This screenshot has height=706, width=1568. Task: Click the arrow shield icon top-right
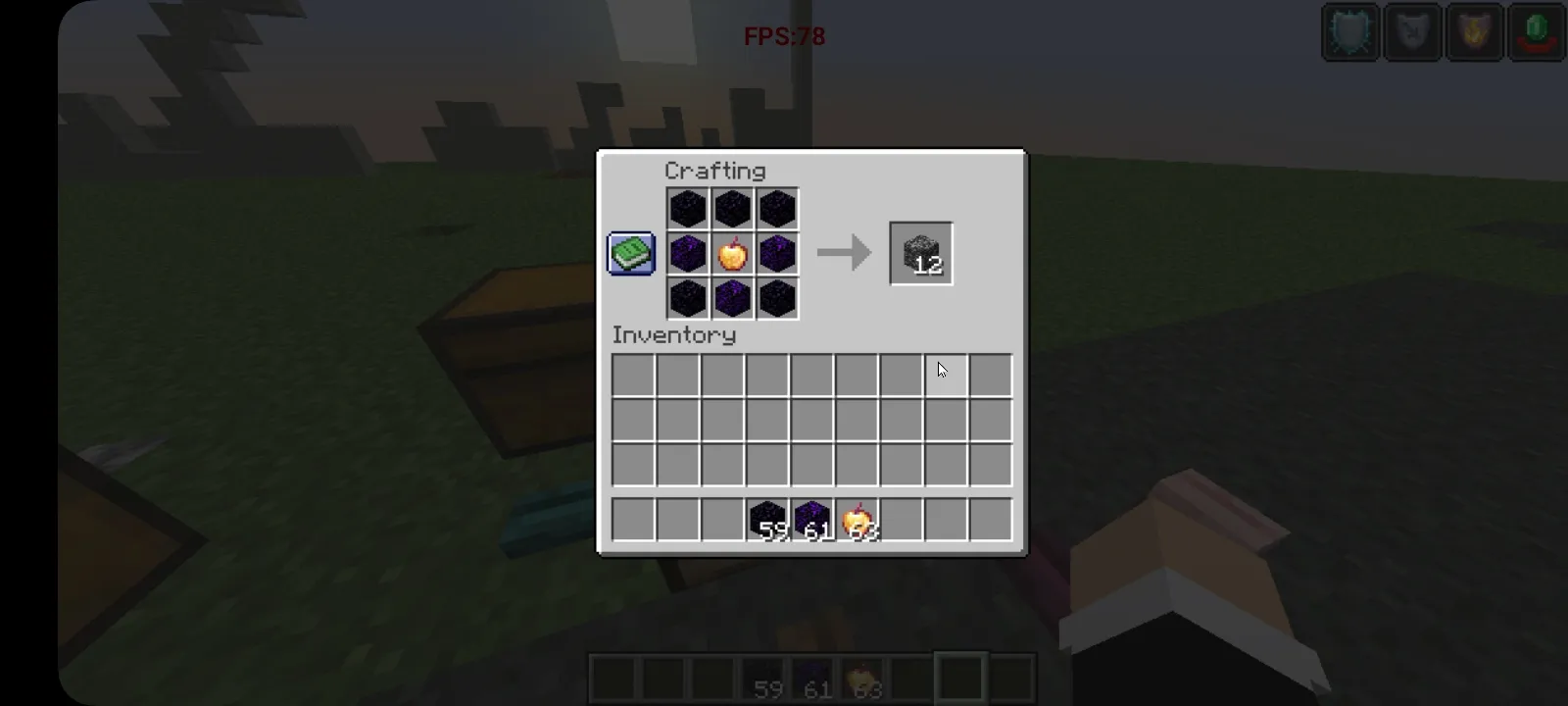(x=1412, y=32)
